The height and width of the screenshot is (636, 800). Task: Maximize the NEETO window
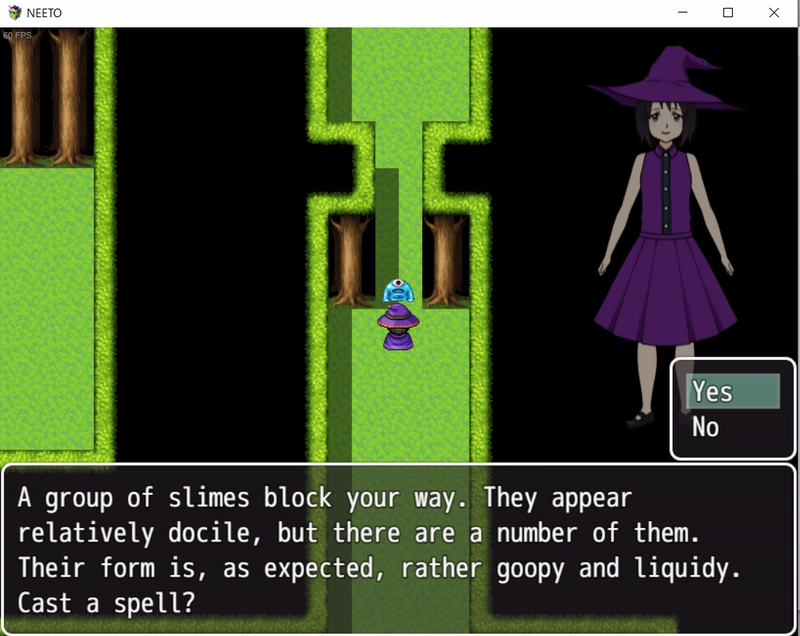[727, 13]
